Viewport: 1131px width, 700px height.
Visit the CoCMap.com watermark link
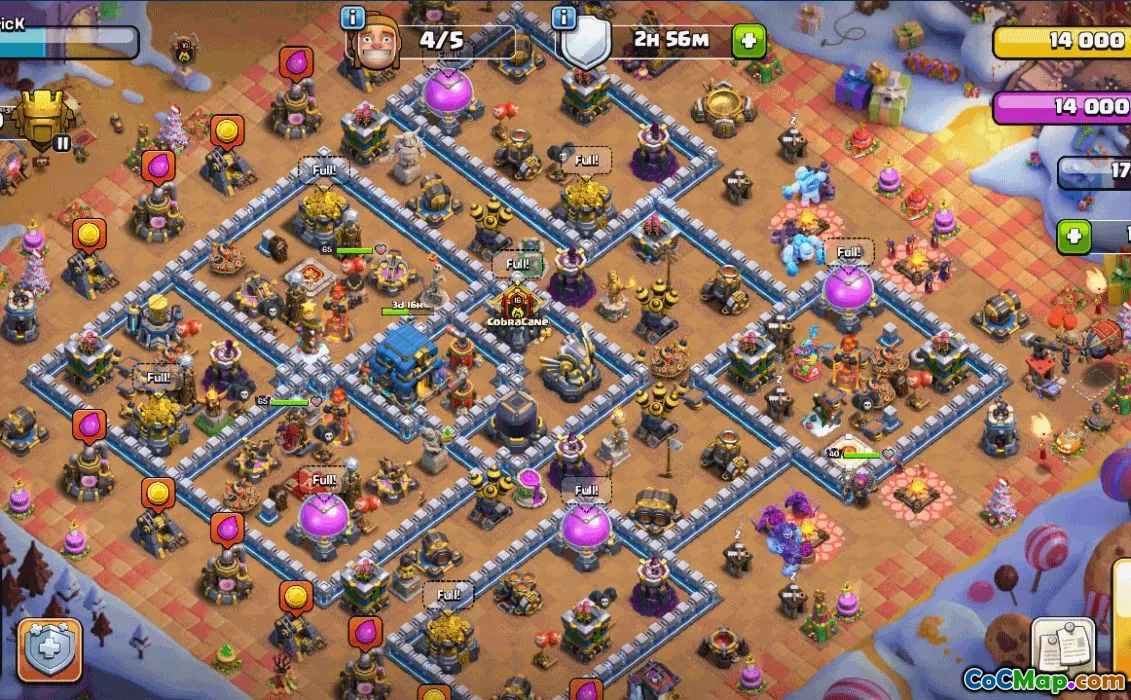tap(1043, 682)
